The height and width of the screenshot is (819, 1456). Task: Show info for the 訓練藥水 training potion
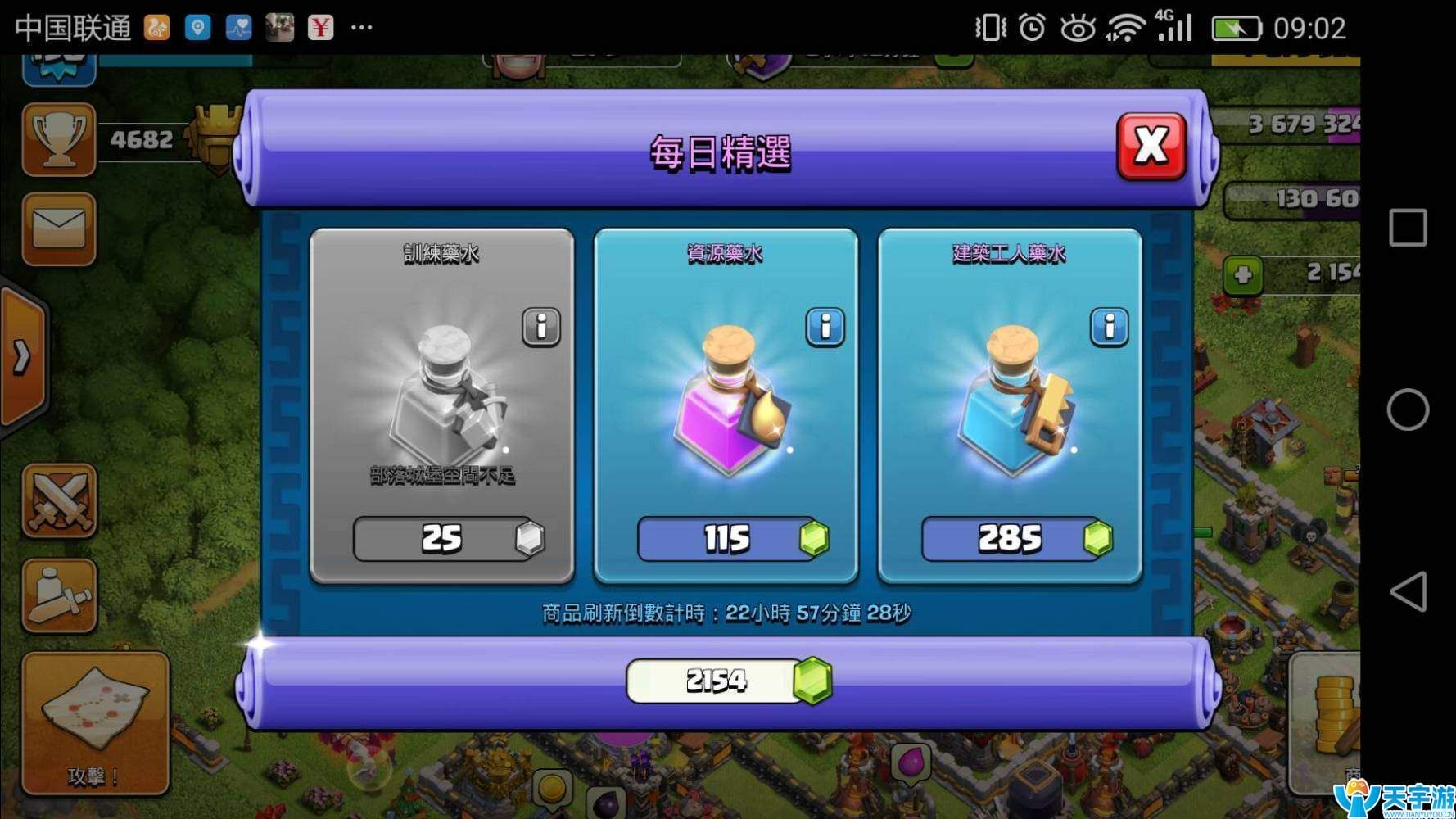[x=541, y=327]
